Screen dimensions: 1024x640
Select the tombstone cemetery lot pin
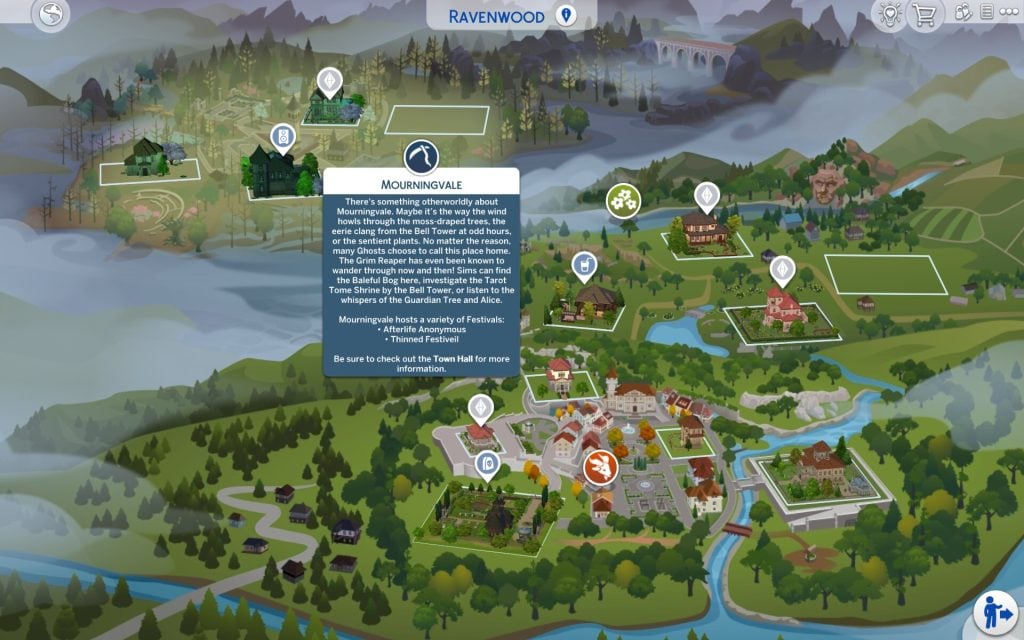pyautogui.click(x=487, y=463)
